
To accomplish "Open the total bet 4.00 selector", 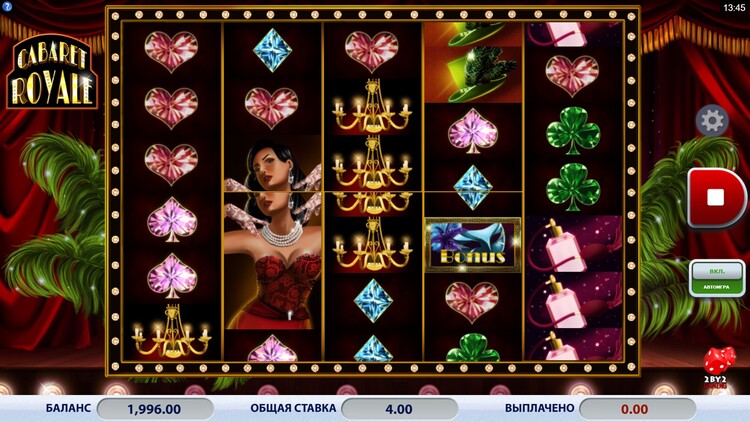I will point(398,409).
